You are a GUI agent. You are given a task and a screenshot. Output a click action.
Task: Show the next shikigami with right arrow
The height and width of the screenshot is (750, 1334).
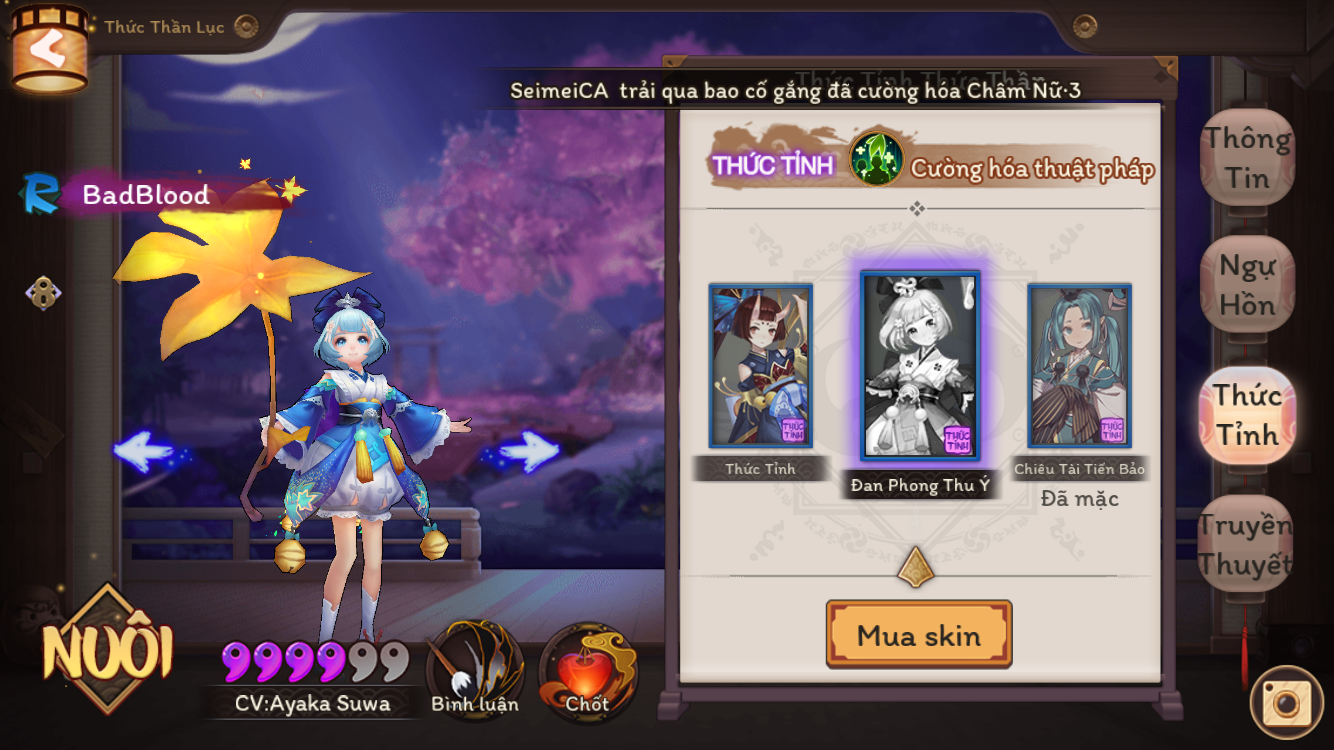click(527, 451)
